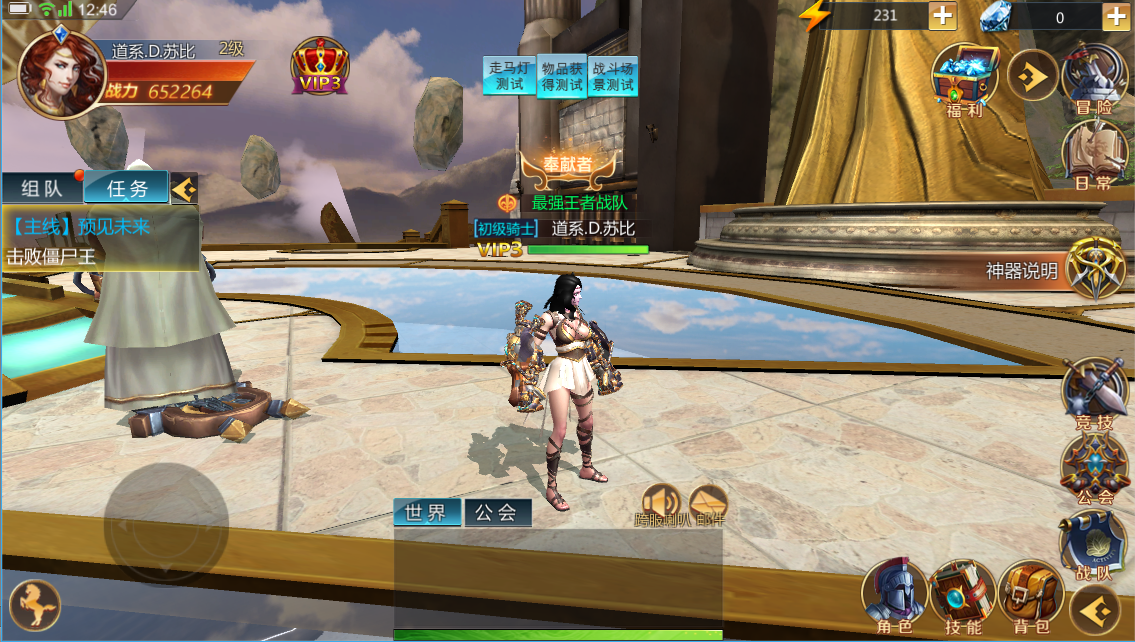Image resolution: width=1135 pixels, height=642 pixels.
Task: Open the 技能 skills book
Action: click(x=962, y=594)
